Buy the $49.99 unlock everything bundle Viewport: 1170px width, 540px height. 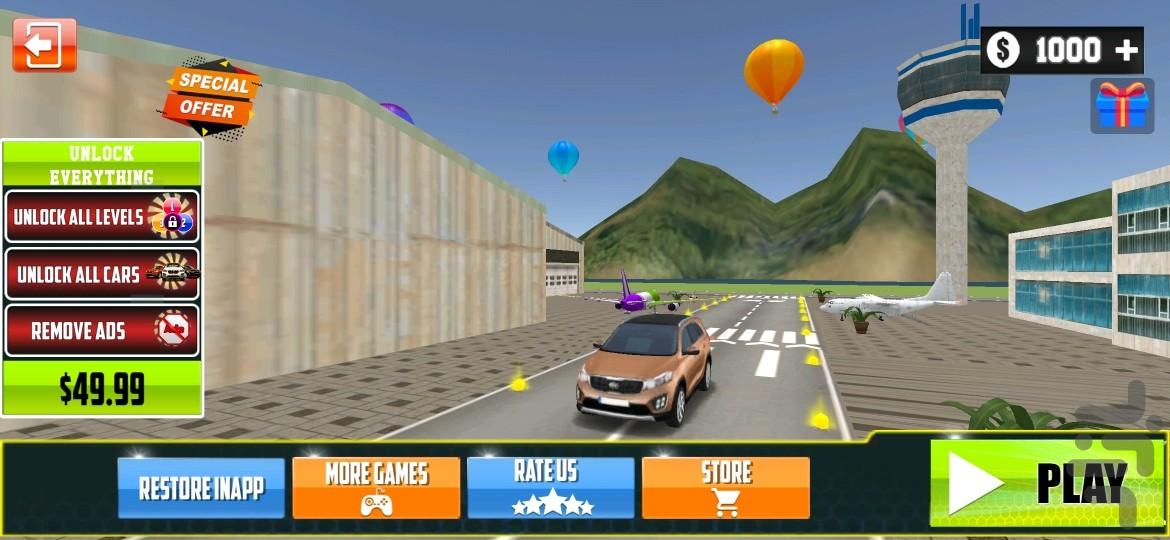click(x=102, y=388)
